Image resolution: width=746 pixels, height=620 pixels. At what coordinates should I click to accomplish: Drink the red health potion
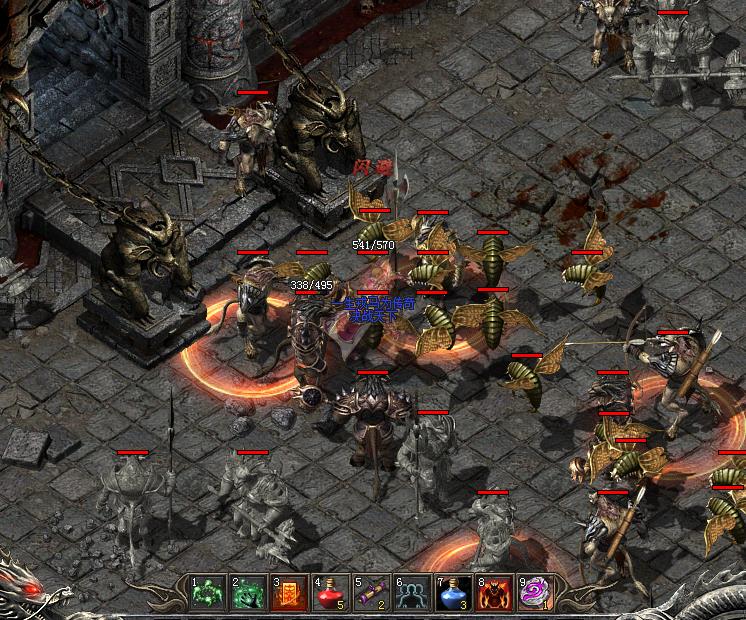tap(329, 593)
